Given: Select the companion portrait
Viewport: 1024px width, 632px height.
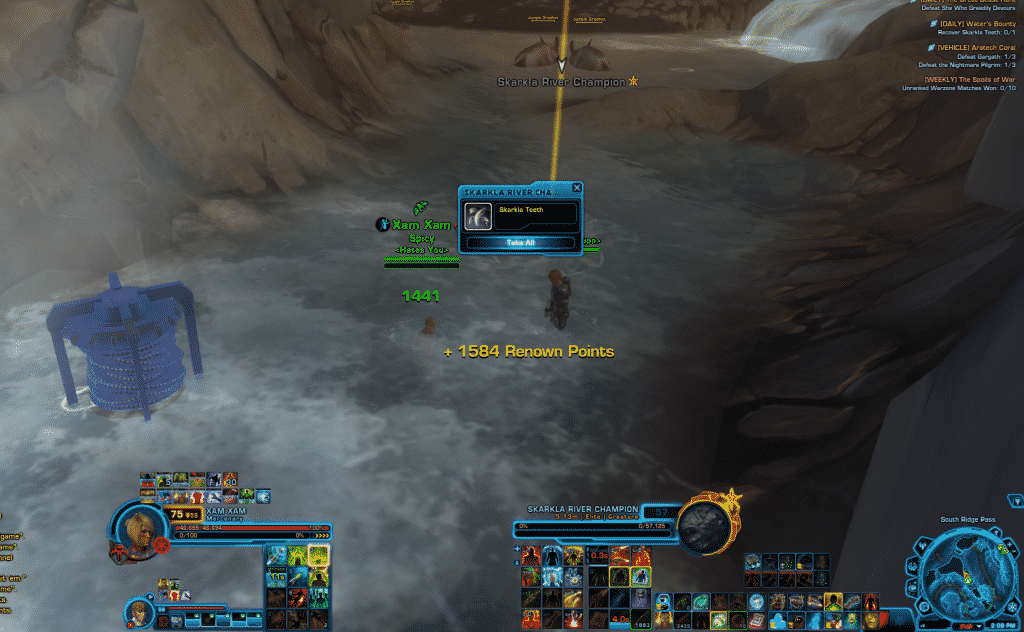Looking at the screenshot, I should (139, 610).
